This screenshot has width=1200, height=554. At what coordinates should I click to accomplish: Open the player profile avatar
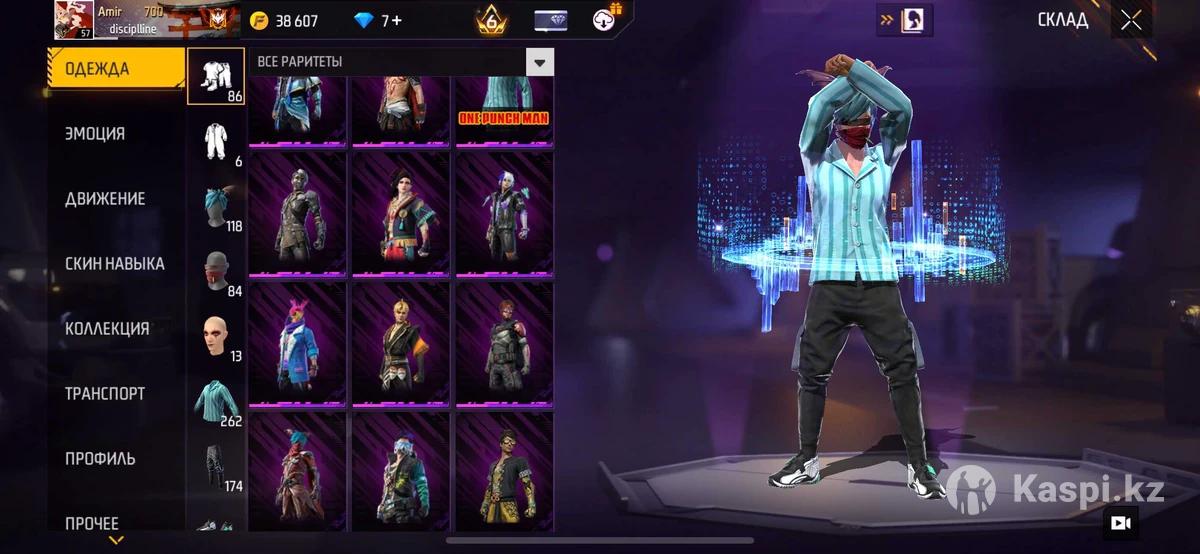pos(74,20)
